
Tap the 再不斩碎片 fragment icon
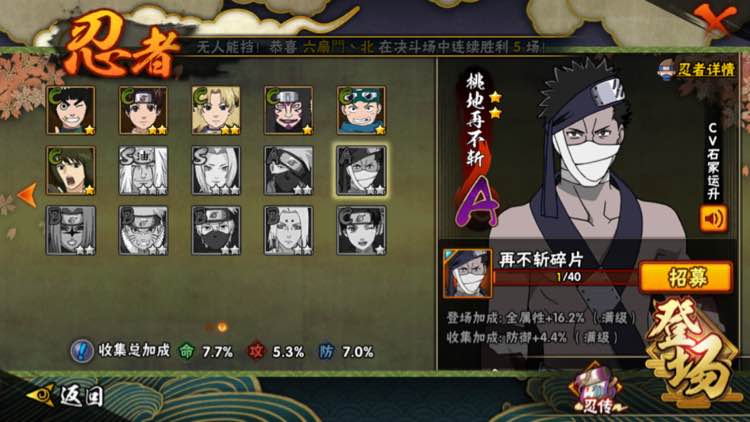click(468, 274)
